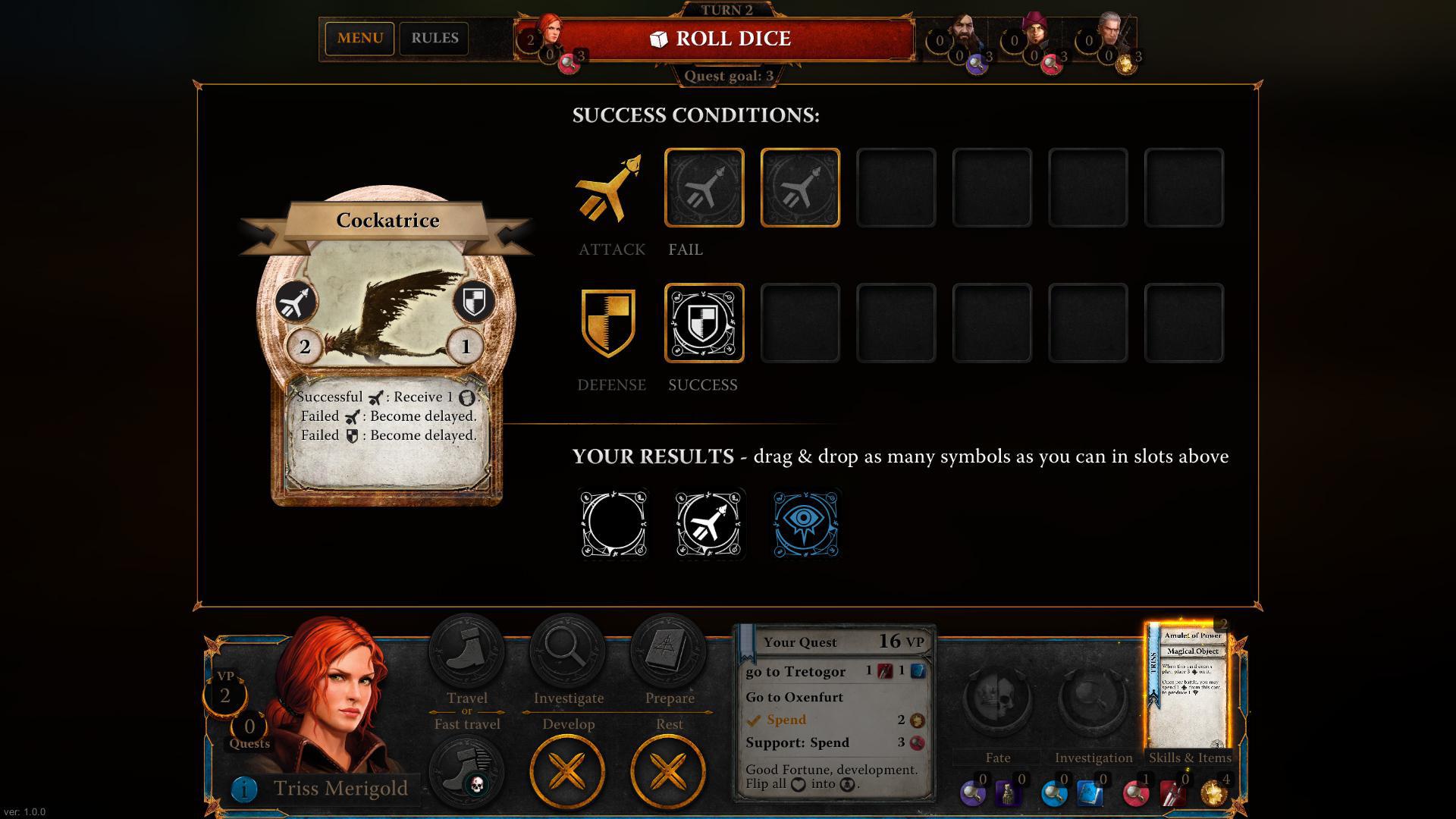1456x819 pixels.
Task: Toggle the second FAIL attack slot
Action: (x=799, y=187)
